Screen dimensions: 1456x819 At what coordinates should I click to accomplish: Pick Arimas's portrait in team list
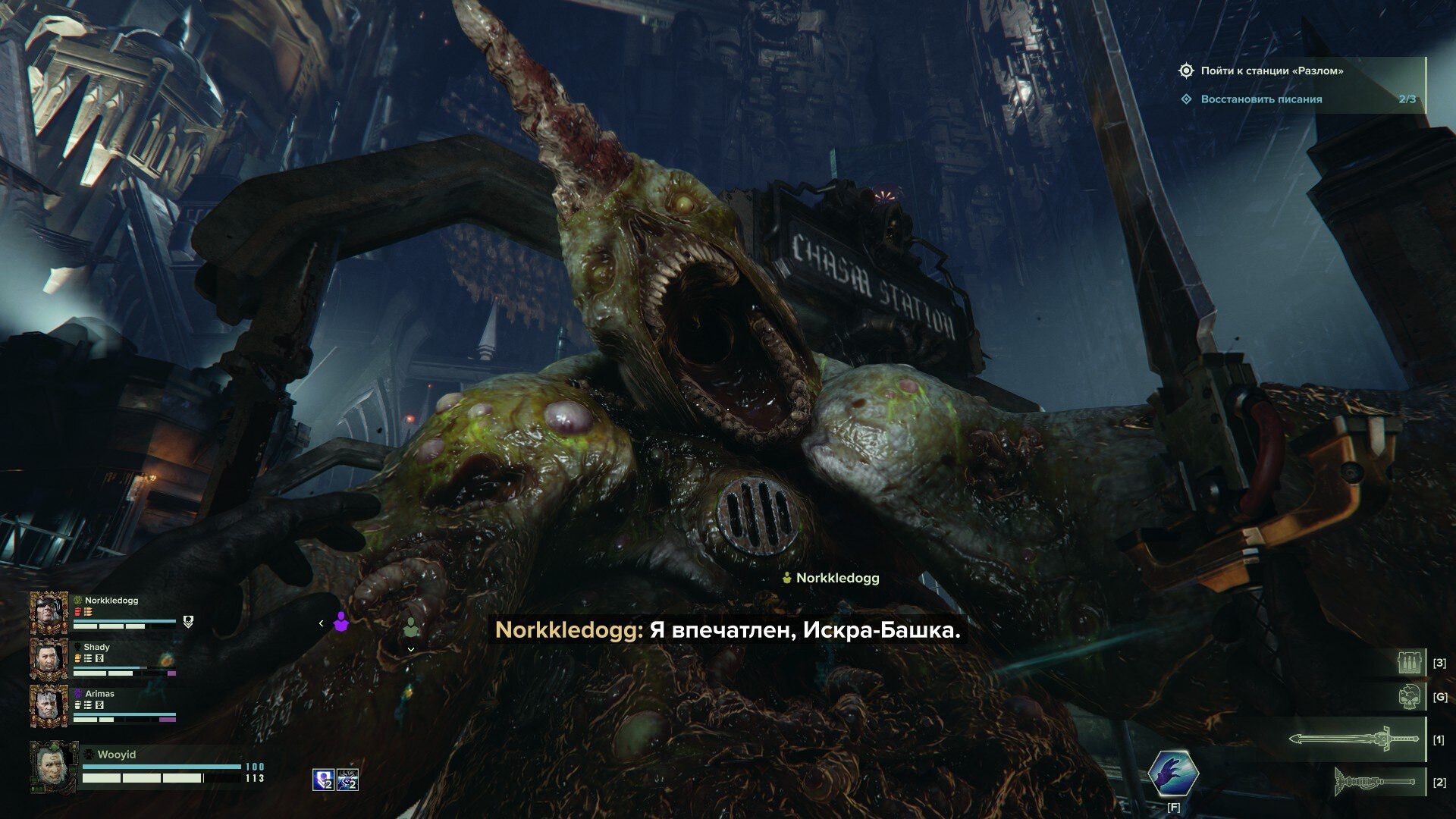tap(49, 705)
